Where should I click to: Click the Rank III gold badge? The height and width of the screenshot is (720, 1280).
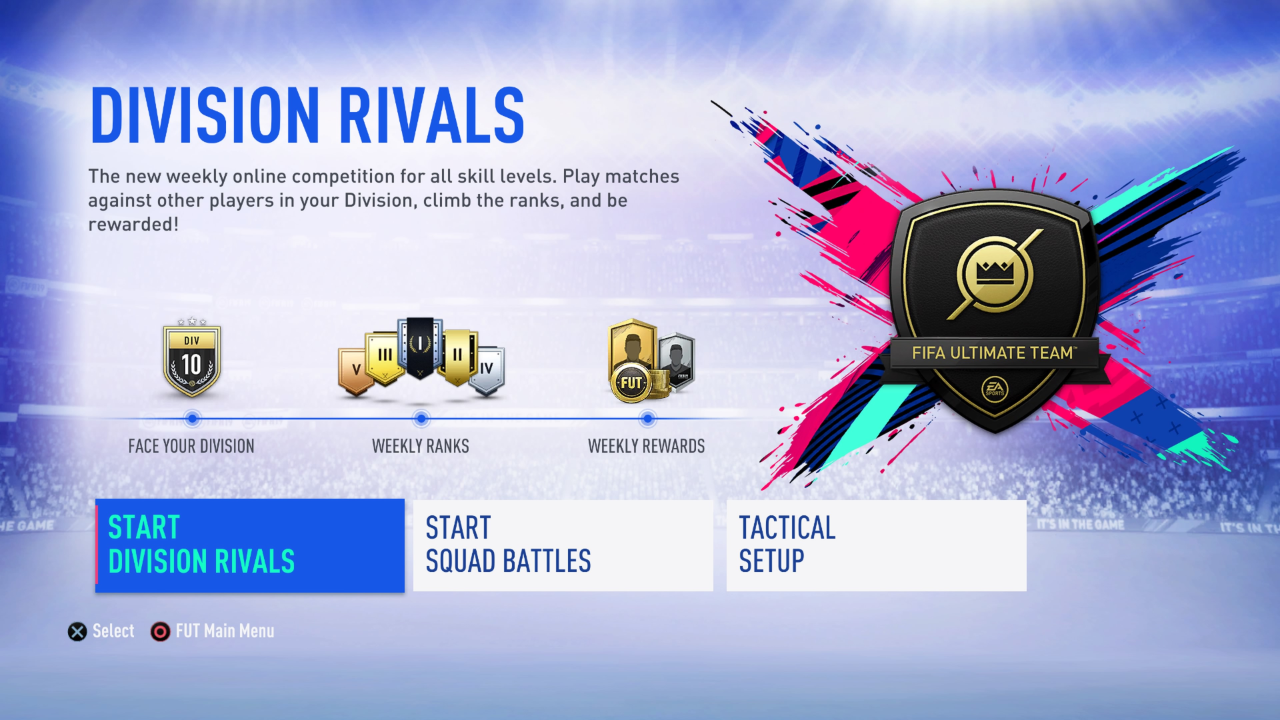point(384,354)
